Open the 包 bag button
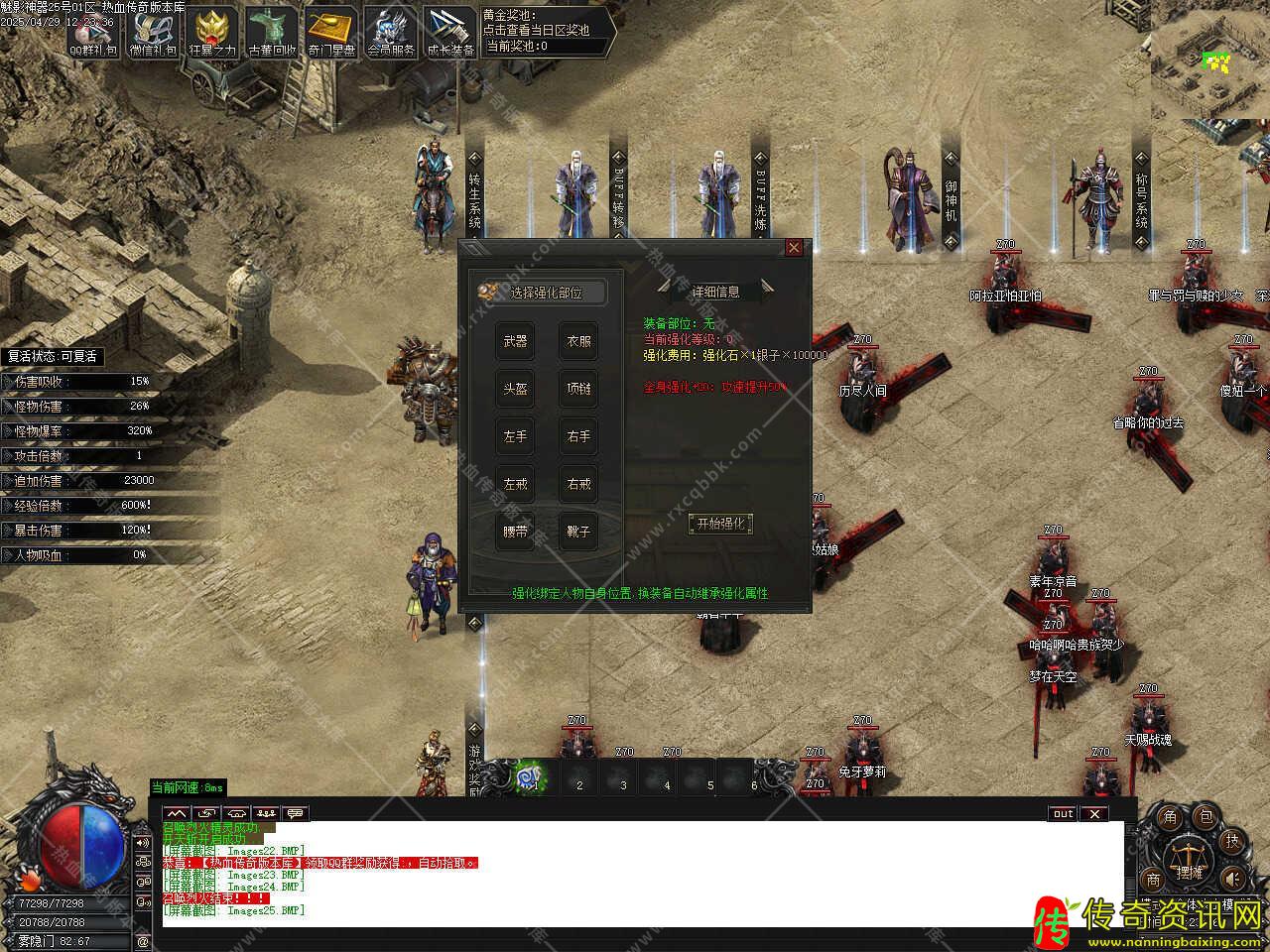This screenshot has width=1270, height=952. point(1205,817)
